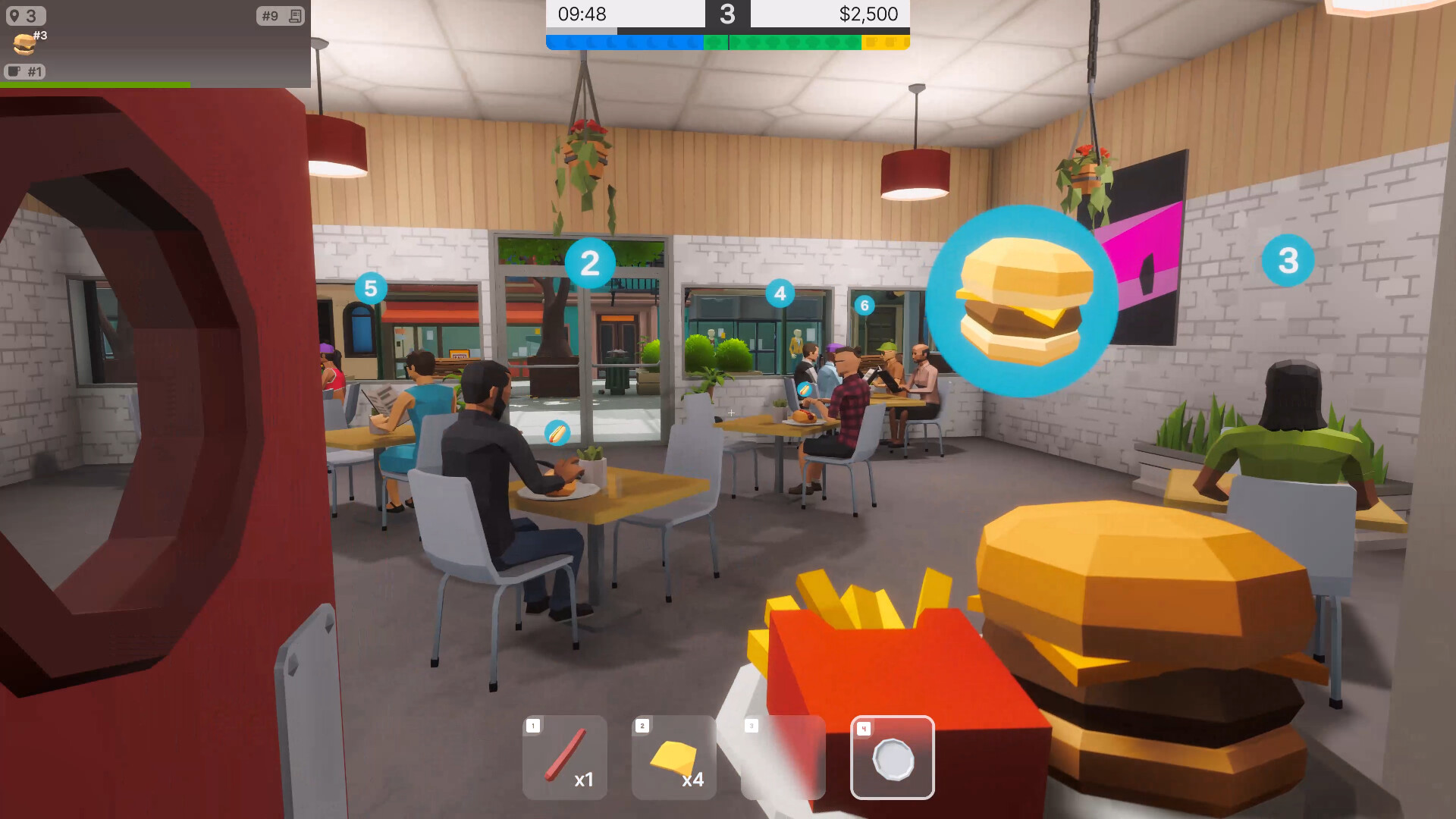Viewport: 1456px width, 819px height.
Task: Select the fry stick in hotbar slot 1
Action: [x=565, y=758]
